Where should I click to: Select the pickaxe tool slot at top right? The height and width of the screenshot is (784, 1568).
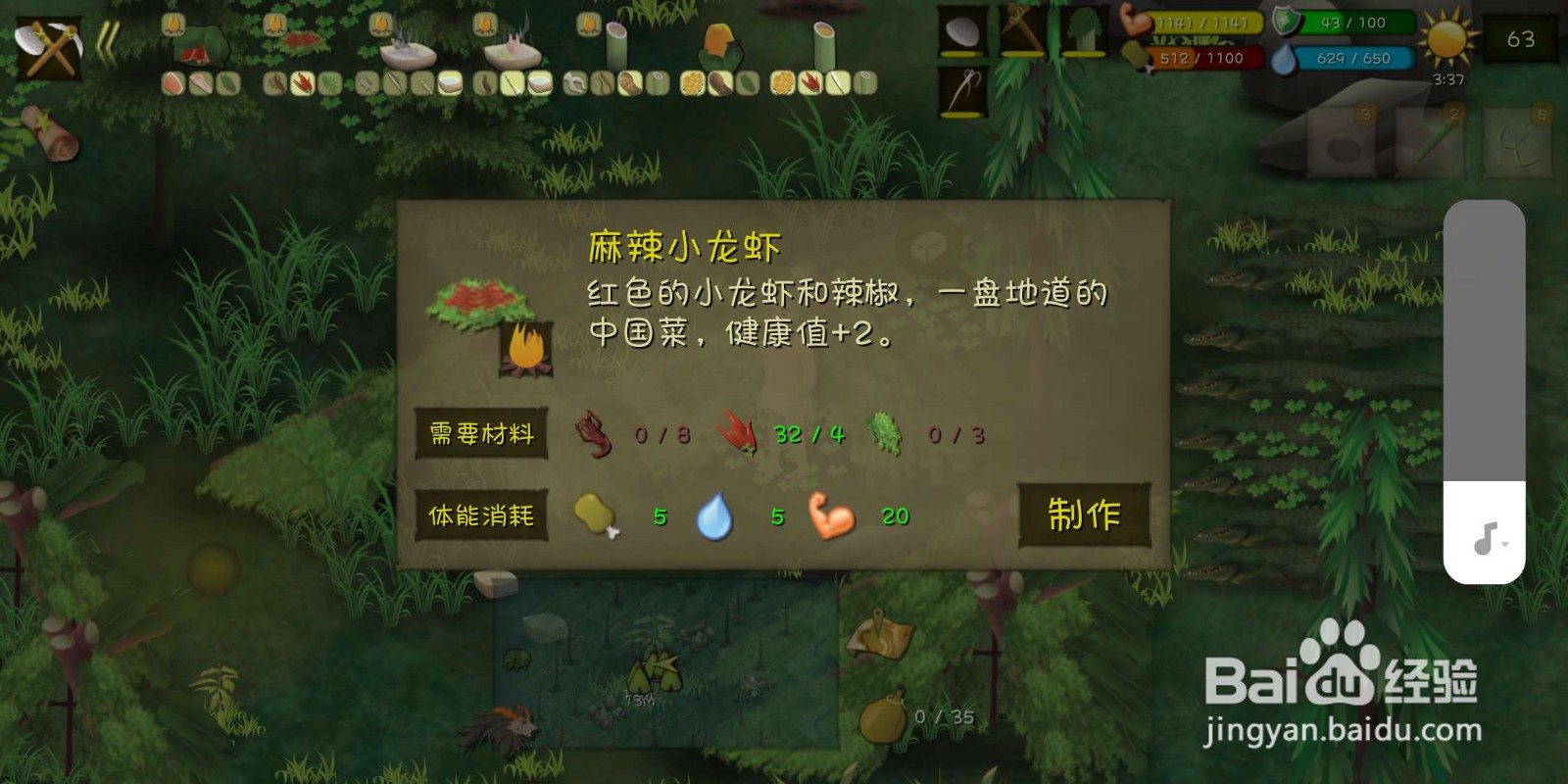(x=1018, y=31)
